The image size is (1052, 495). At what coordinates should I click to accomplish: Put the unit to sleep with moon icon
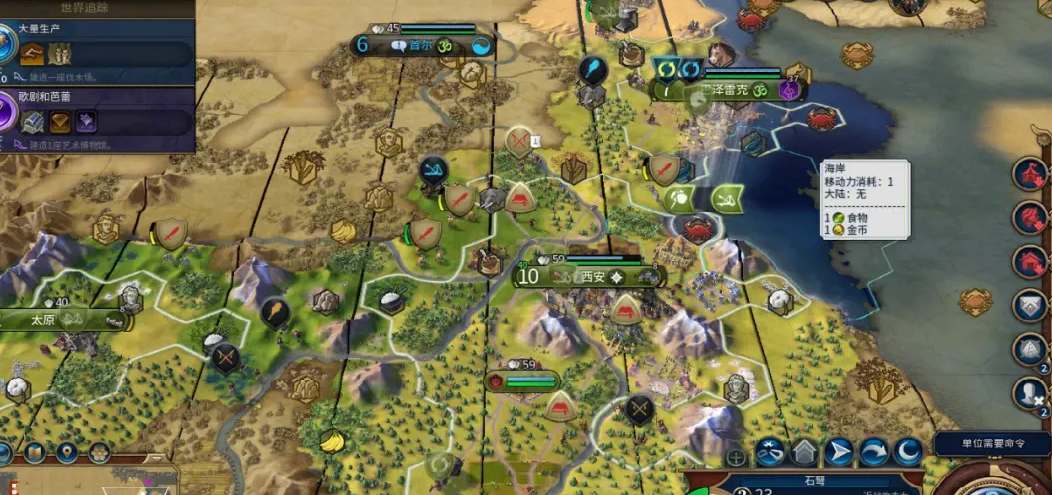pos(908,453)
